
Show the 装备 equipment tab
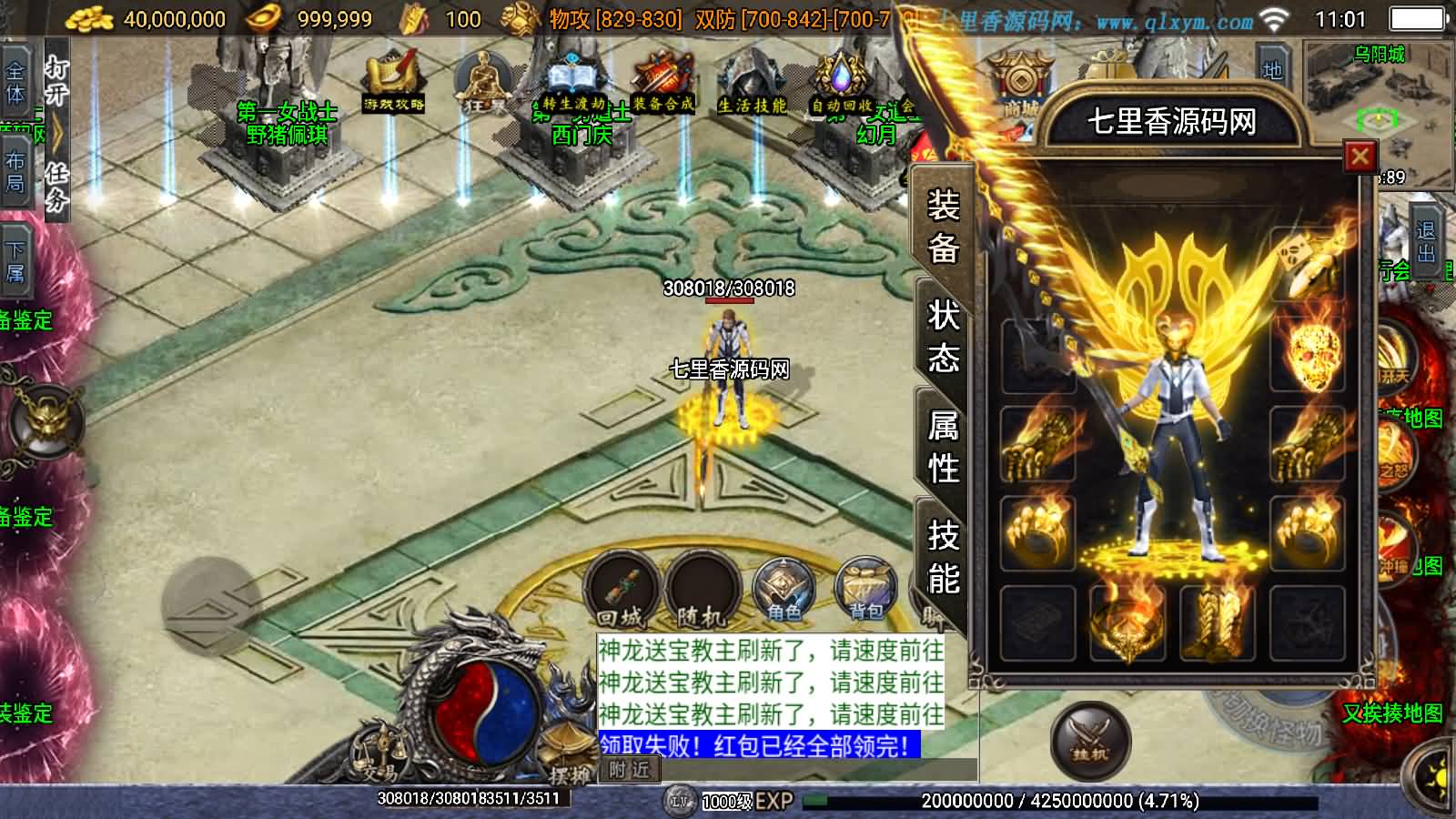pos(943,226)
